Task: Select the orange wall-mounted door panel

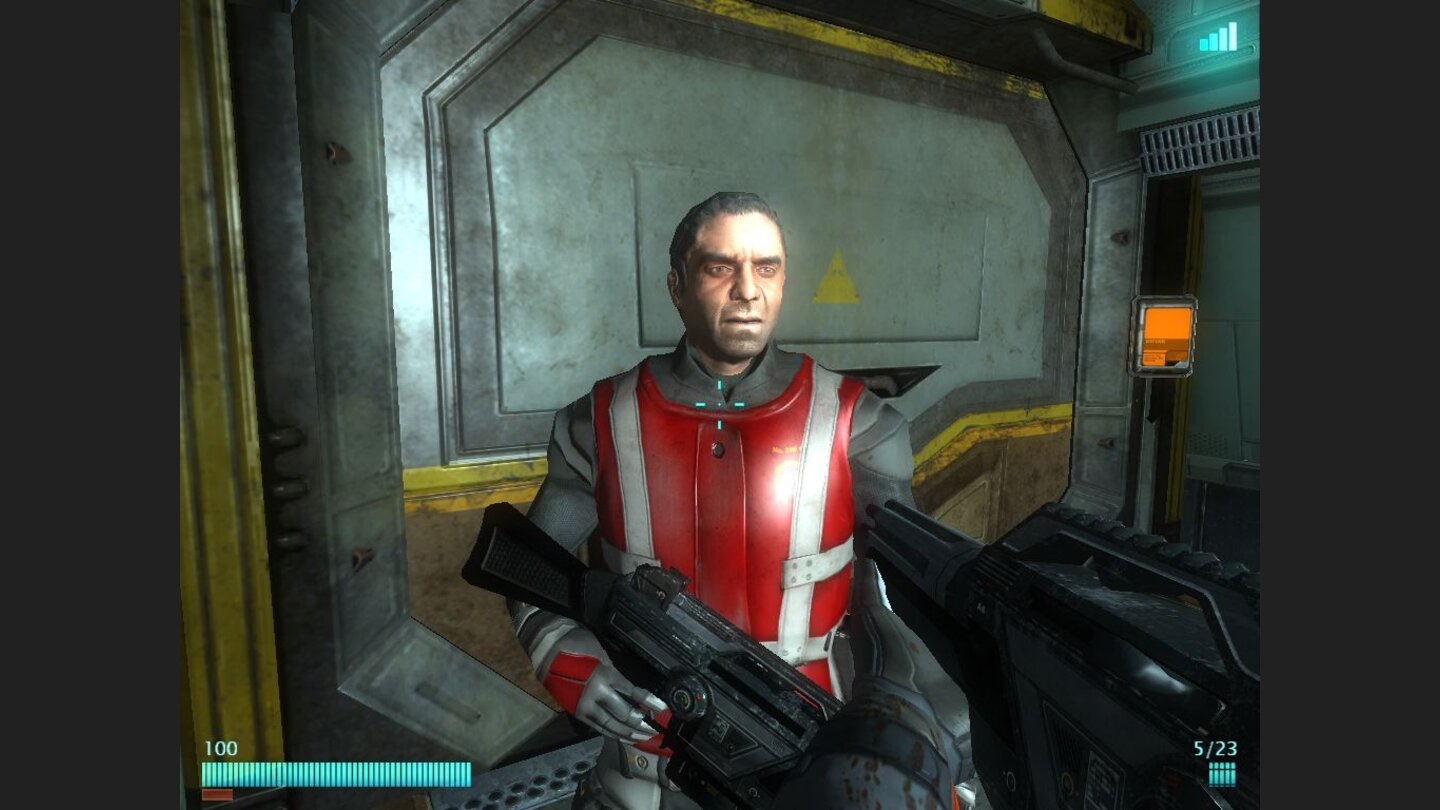Action: [x=1167, y=333]
